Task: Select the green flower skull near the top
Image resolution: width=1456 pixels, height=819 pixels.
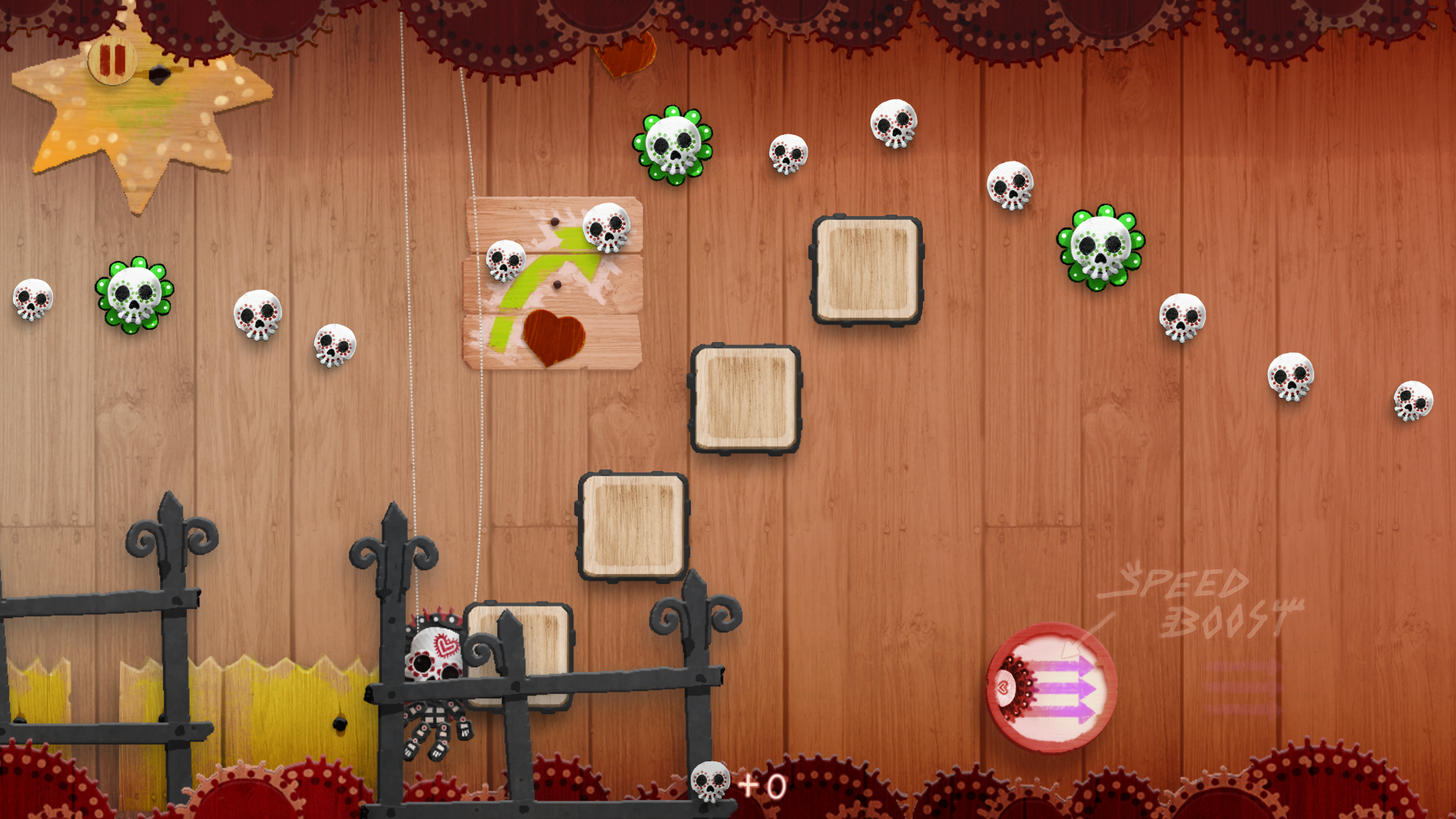Action: click(x=673, y=146)
